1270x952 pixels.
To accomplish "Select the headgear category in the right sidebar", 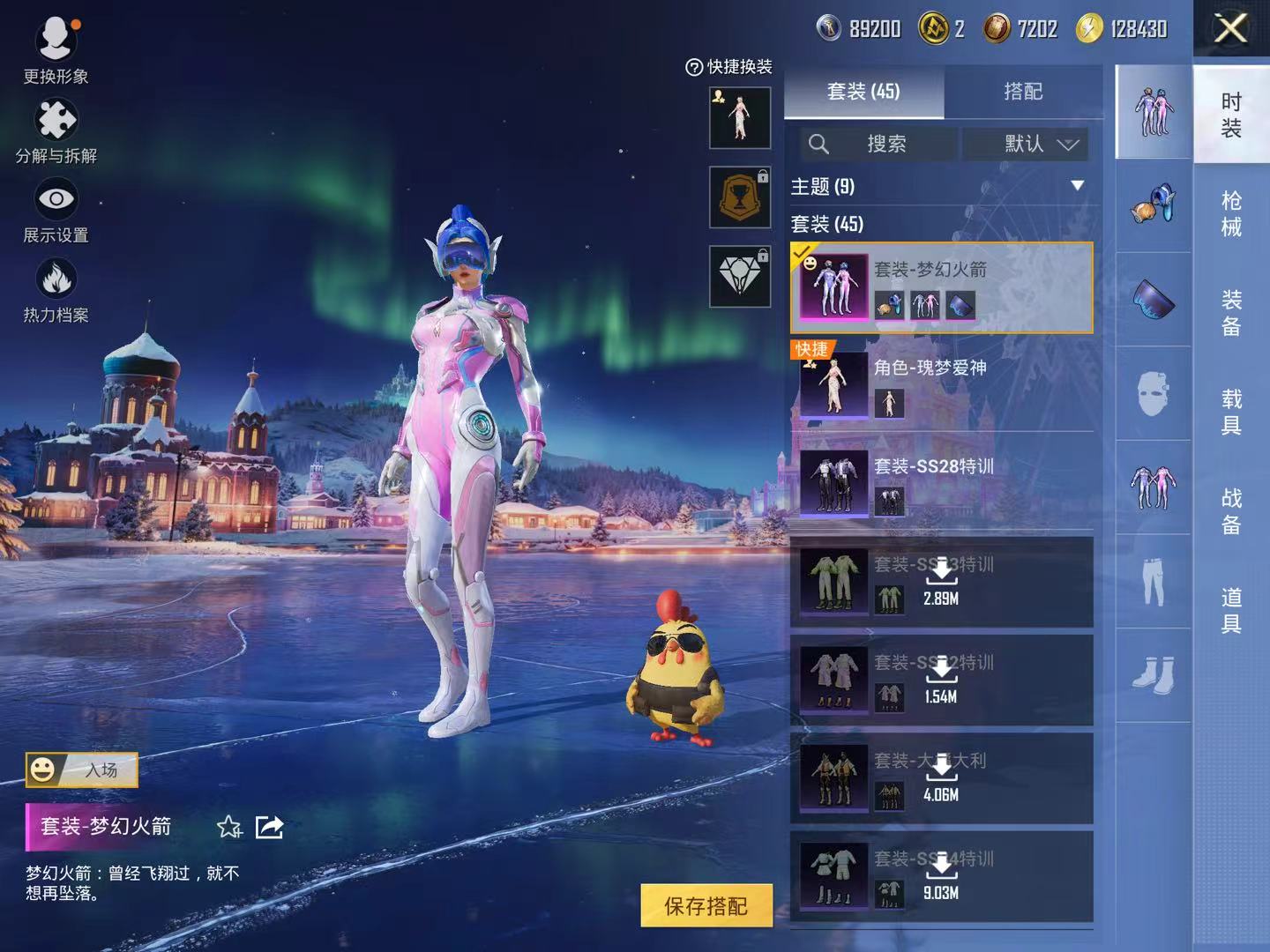I will coord(1153,207).
